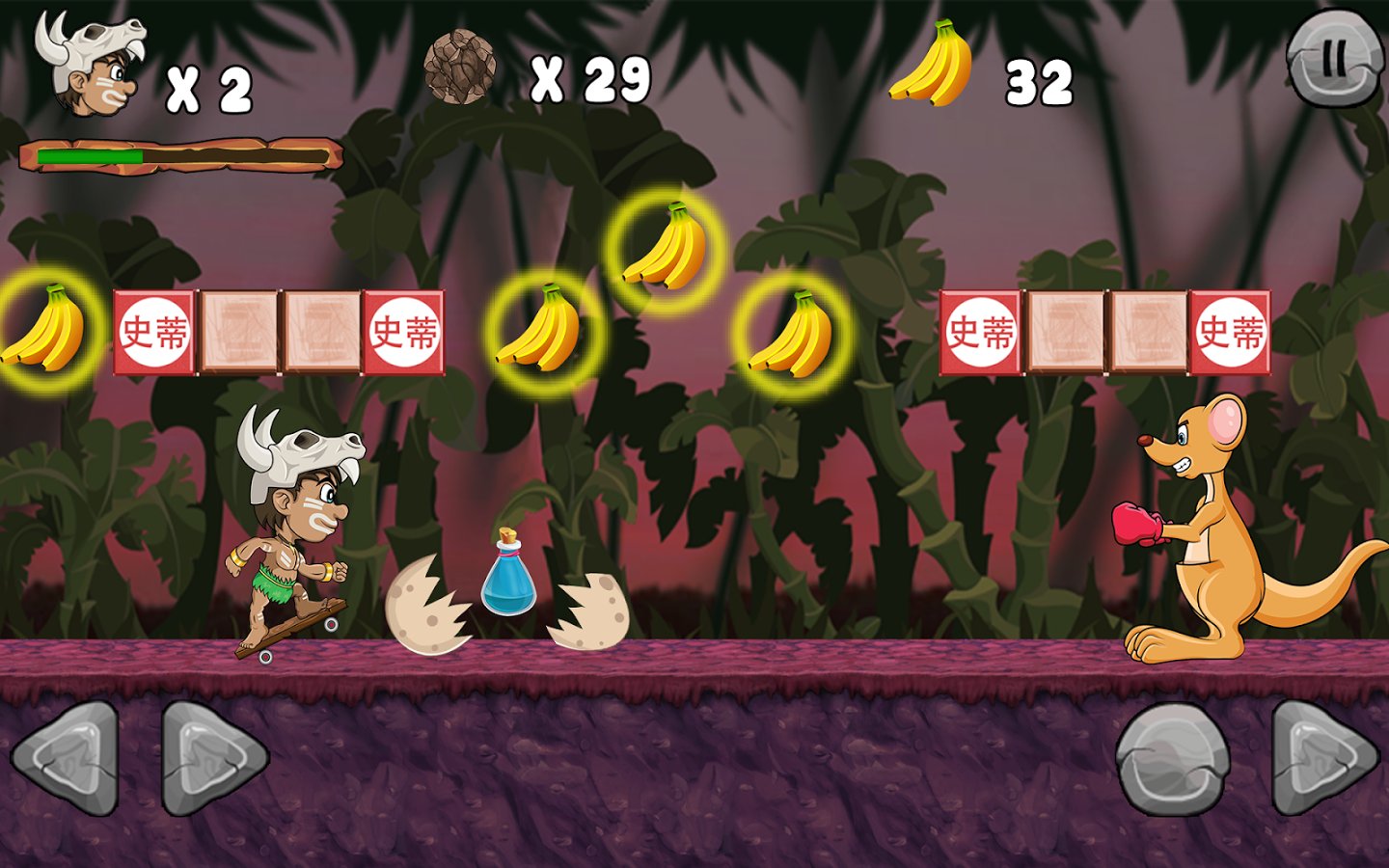Image resolution: width=1389 pixels, height=868 pixels.
Task: Tap the right arrow beside the left arrow
Action: tap(210, 759)
